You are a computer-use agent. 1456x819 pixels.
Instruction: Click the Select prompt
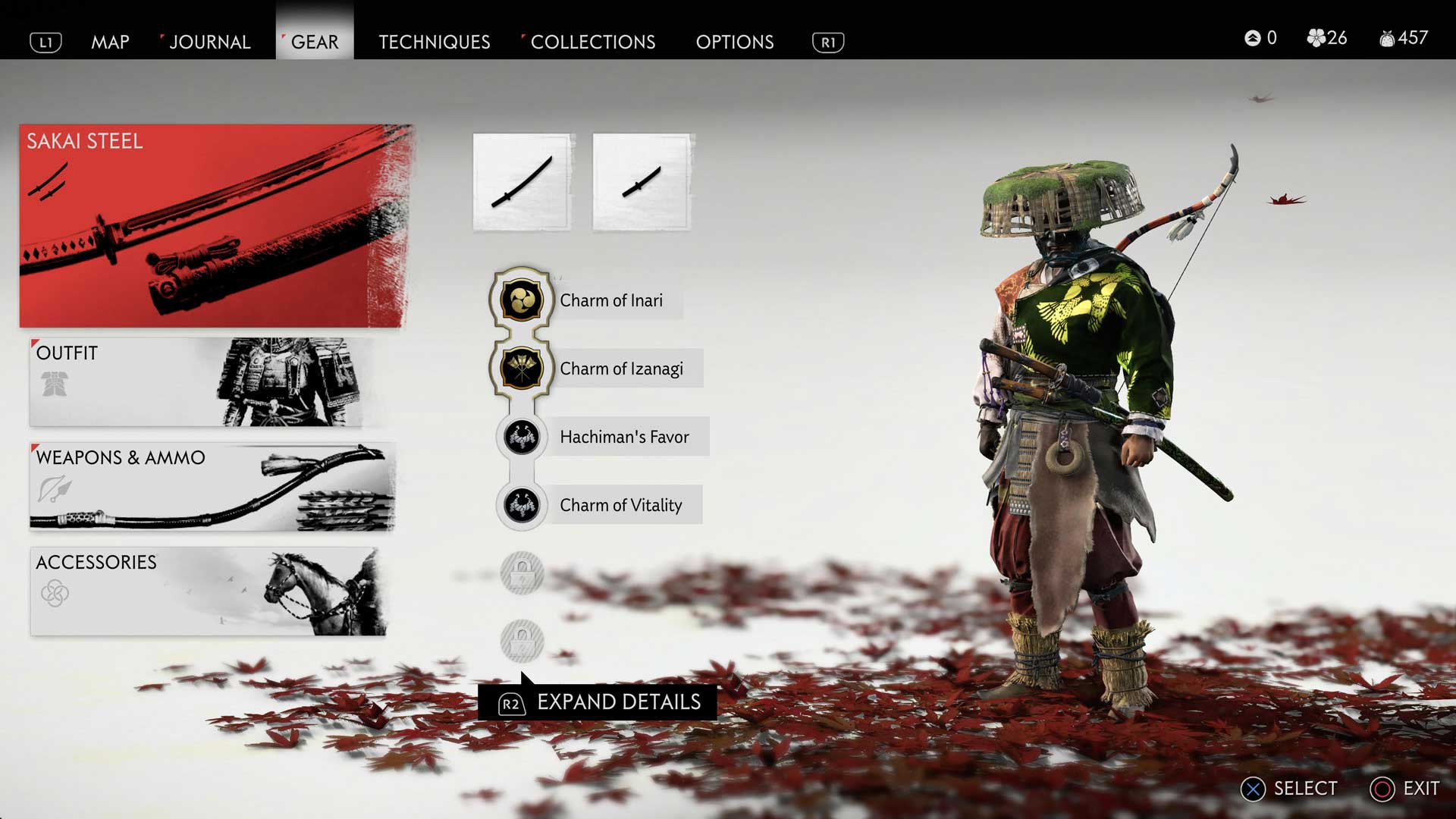pyautogui.click(x=1289, y=788)
